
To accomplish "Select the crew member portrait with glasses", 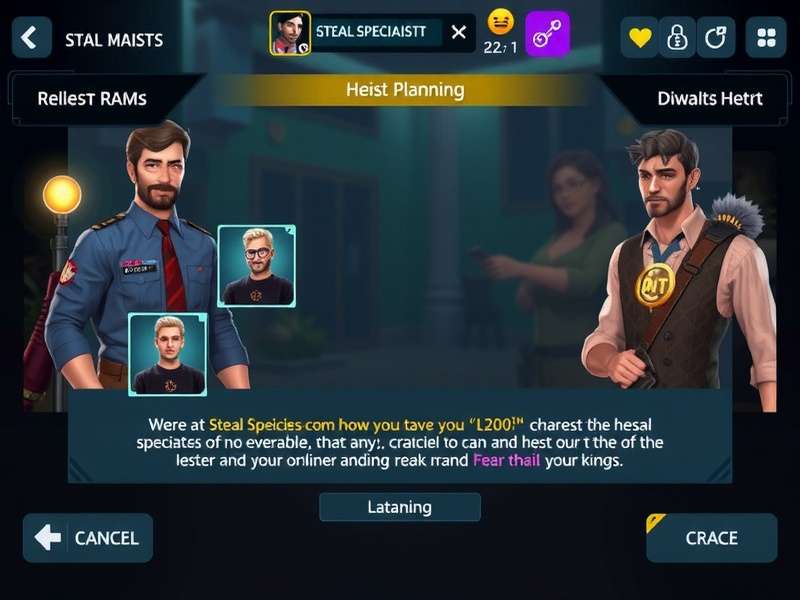I will (257, 265).
